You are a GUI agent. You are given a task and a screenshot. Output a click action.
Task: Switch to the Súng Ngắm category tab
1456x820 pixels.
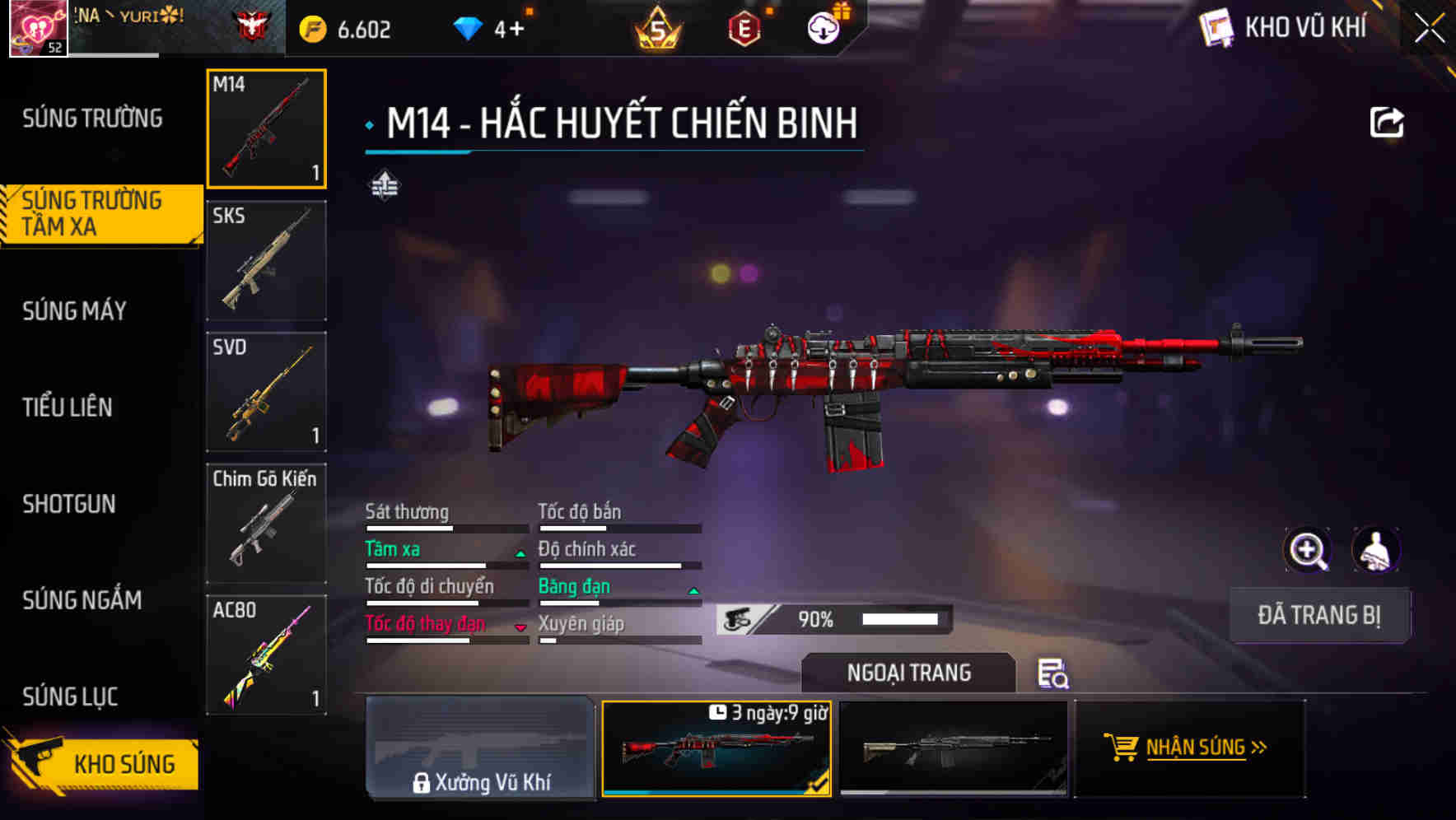tap(82, 601)
